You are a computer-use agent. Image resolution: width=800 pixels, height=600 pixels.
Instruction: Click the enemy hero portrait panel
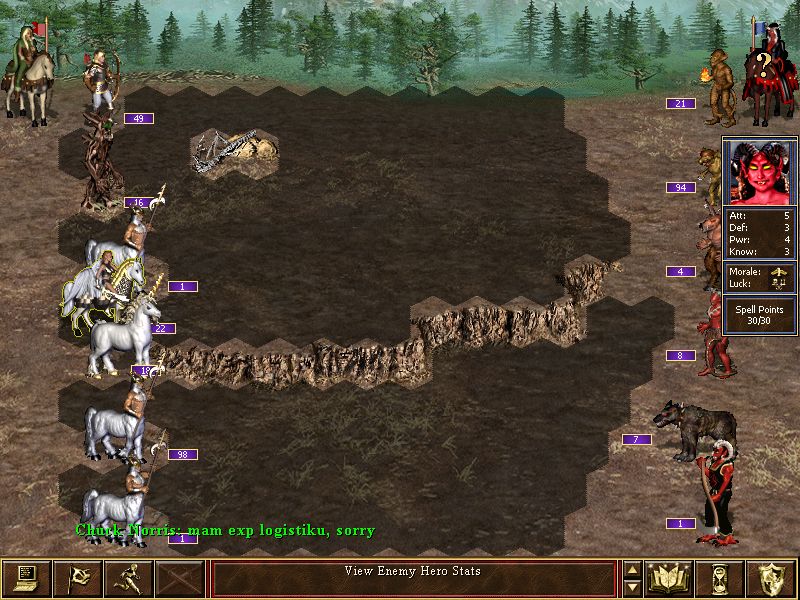point(760,170)
